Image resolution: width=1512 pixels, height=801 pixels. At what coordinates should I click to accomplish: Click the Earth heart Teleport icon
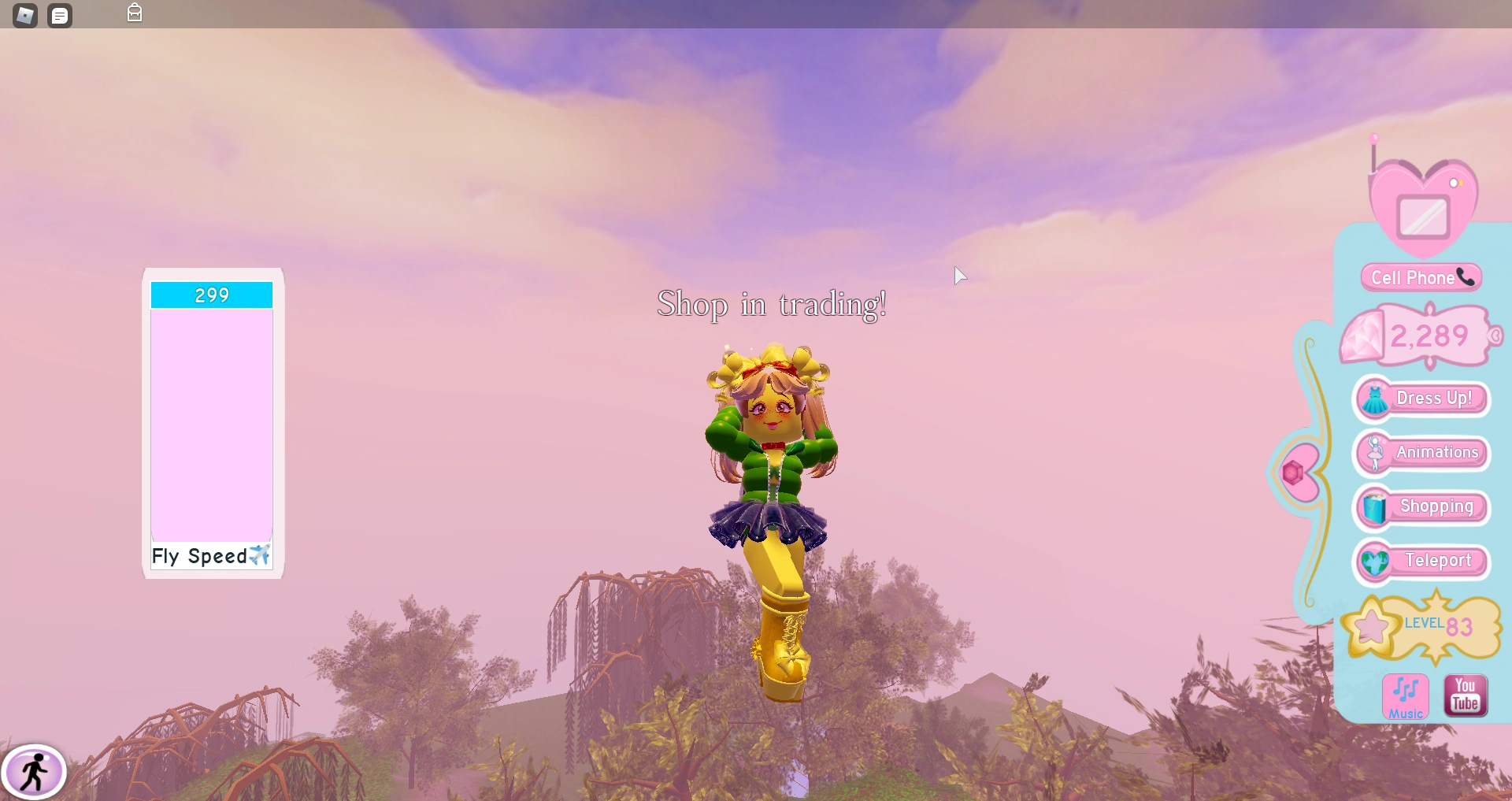tap(1373, 562)
